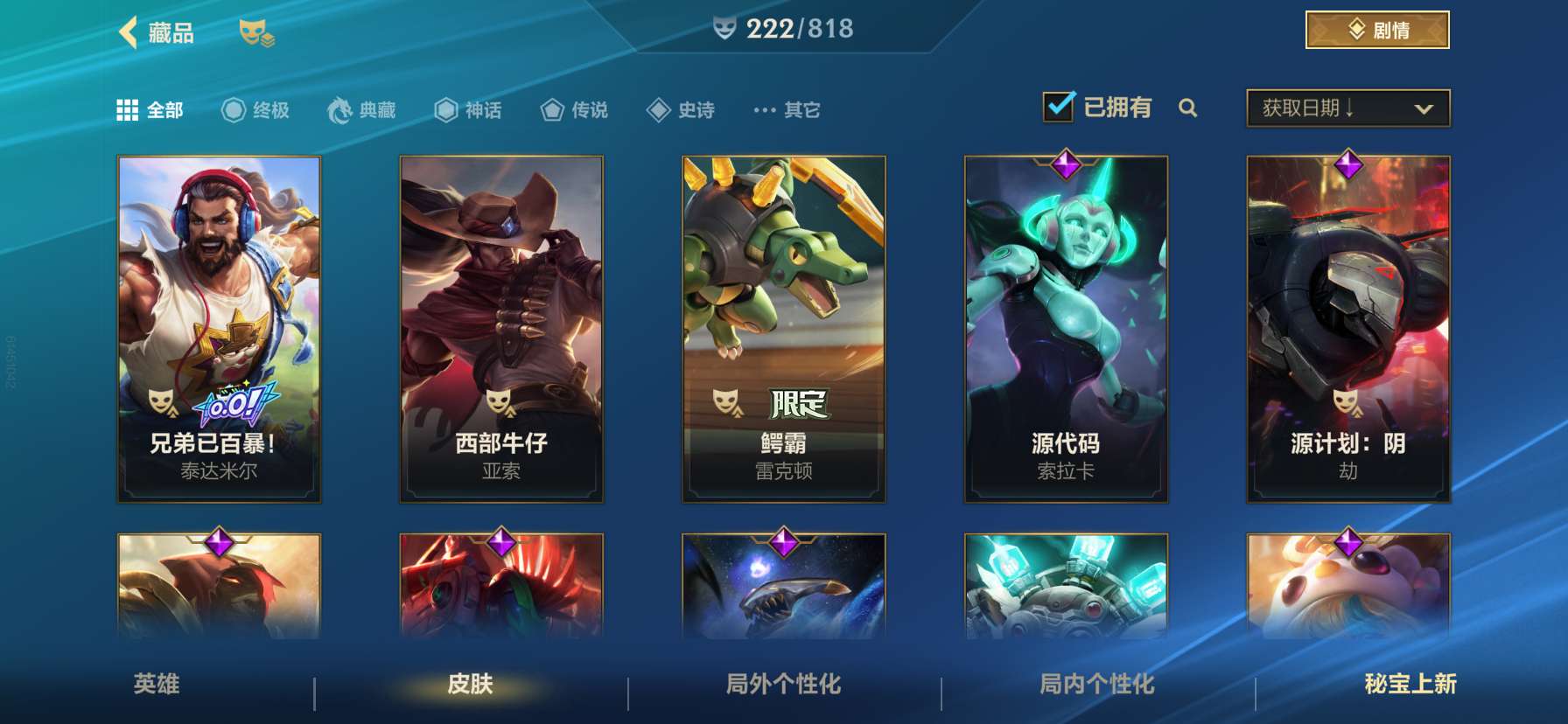The width and height of the screenshot is (1568, 724).
Task: Open the 西部牛仔 亚索 skin card
Action: [x=501, y=328]
